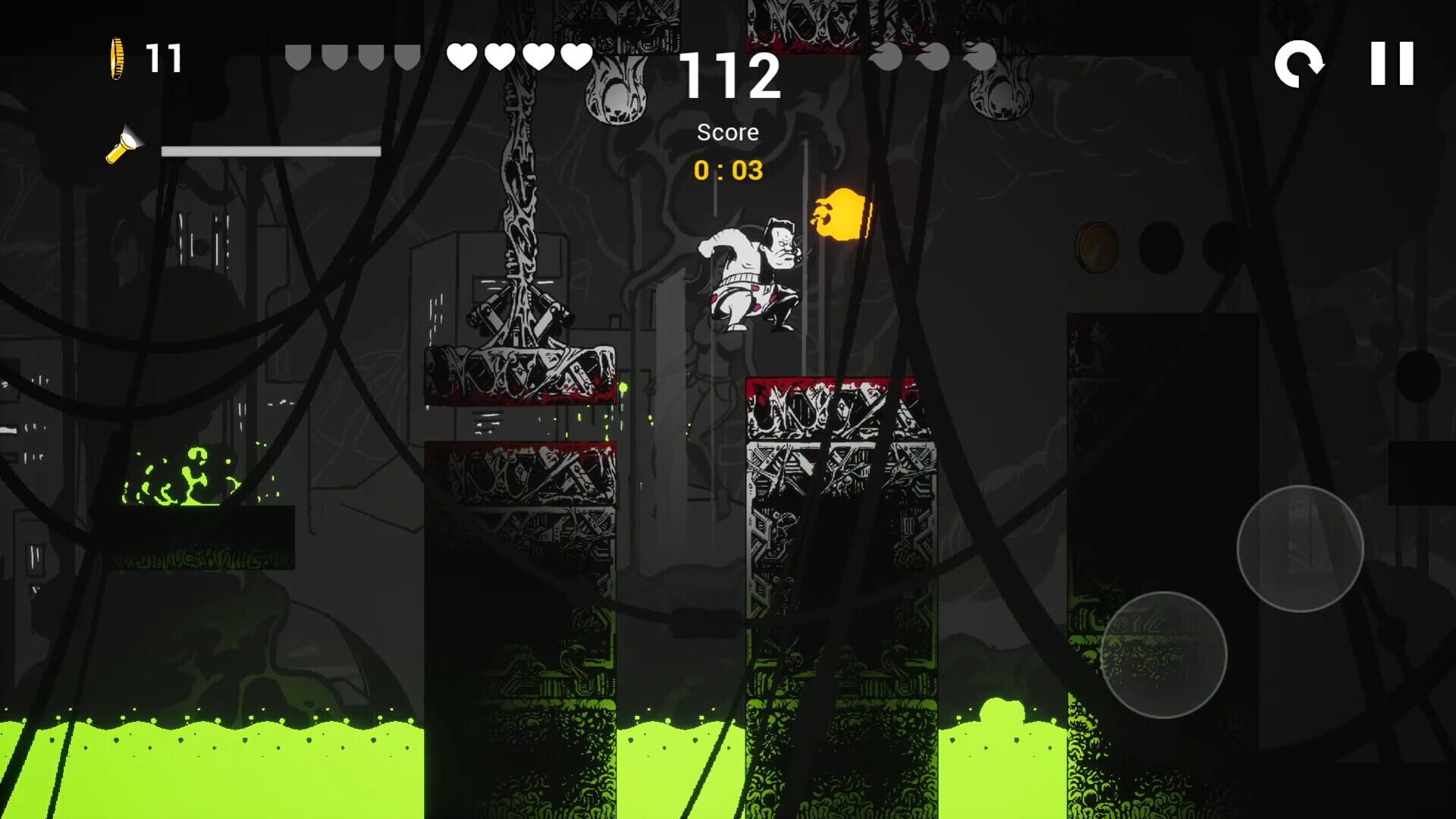Tap the third white heart icon

click(x=539, y=55)
